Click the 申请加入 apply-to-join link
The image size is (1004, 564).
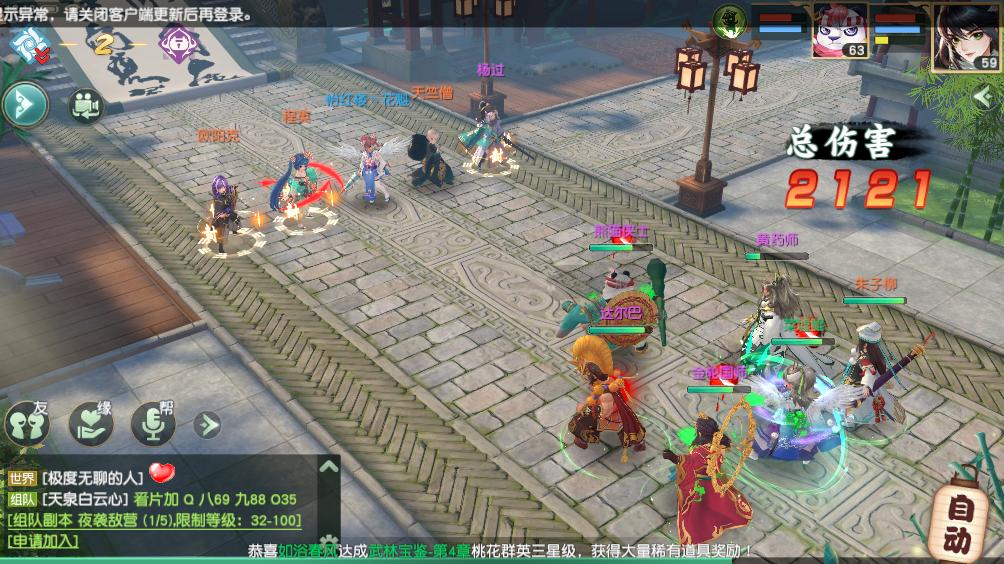[43, 541]
